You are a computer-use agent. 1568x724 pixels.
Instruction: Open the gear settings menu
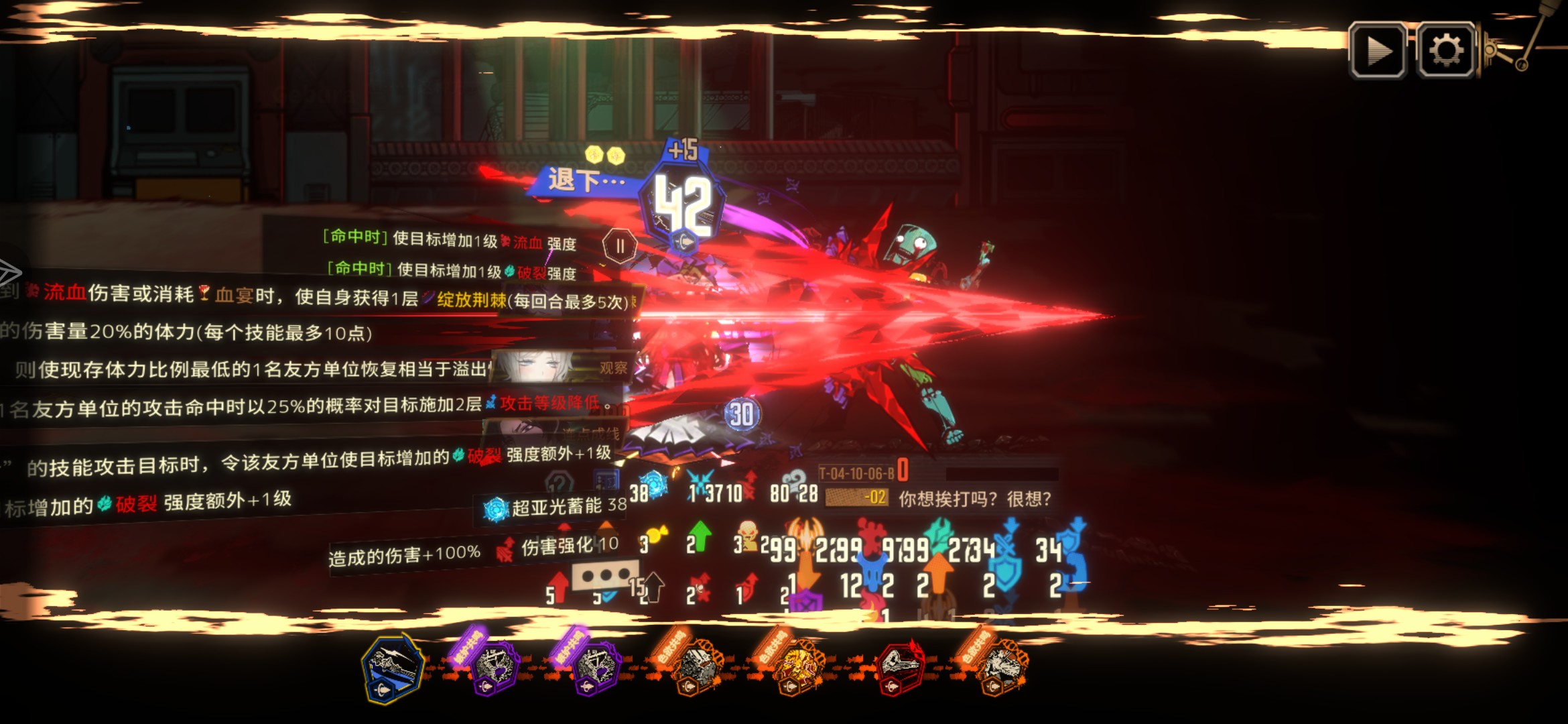(x=1446, y=51)
